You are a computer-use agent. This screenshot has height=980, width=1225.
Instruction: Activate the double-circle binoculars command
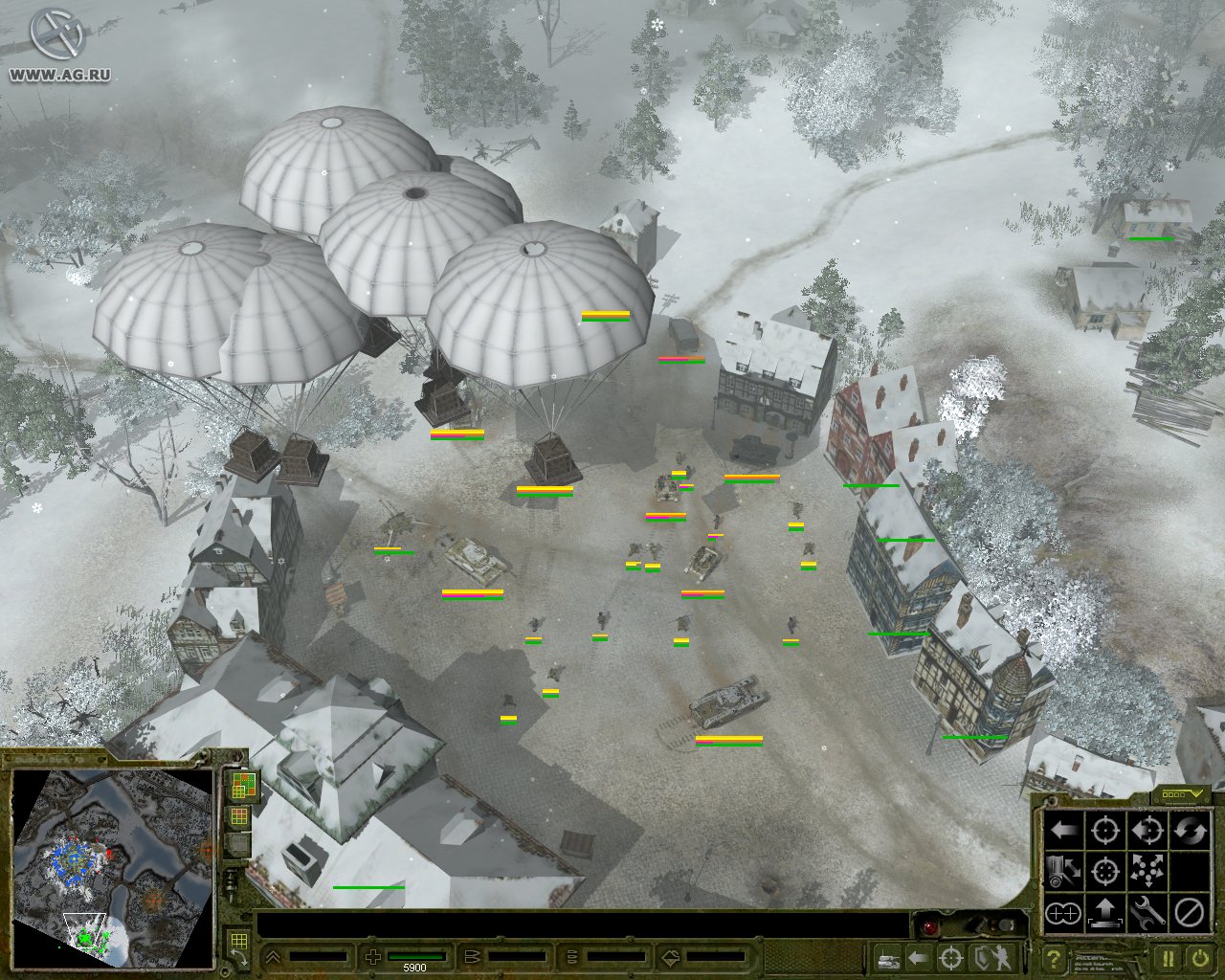[1062, 914]
